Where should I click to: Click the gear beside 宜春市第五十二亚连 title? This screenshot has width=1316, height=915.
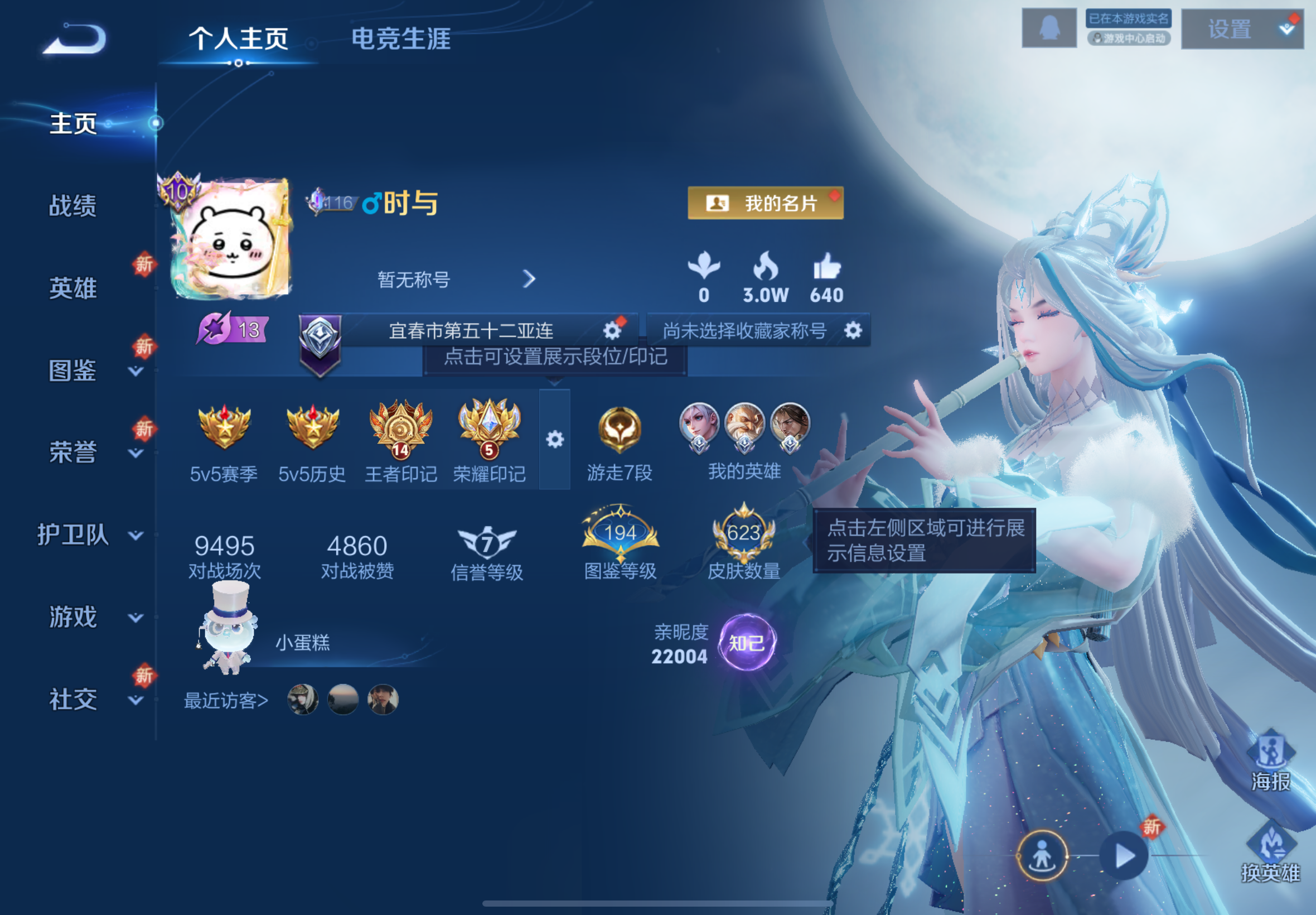[x=612, y=330]
